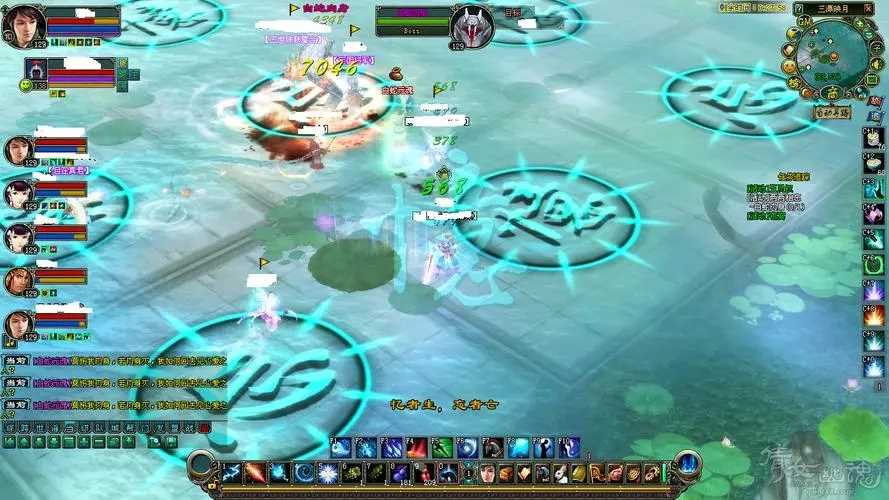Click the blue orb right of the hotbar
Screen dimensions: 889x500
tap(688, 463)
